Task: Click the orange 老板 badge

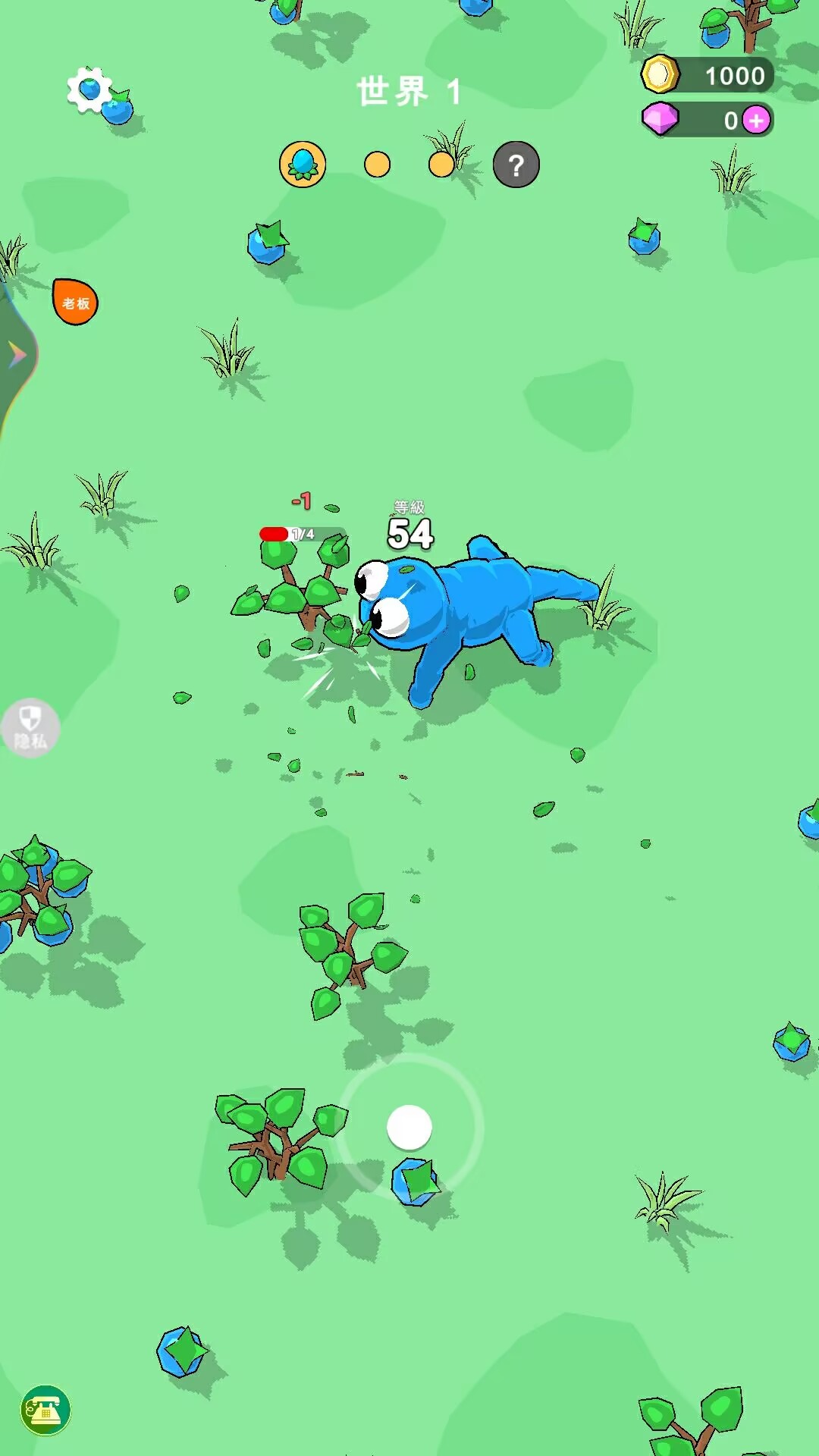Action: [x=75, y=303]
